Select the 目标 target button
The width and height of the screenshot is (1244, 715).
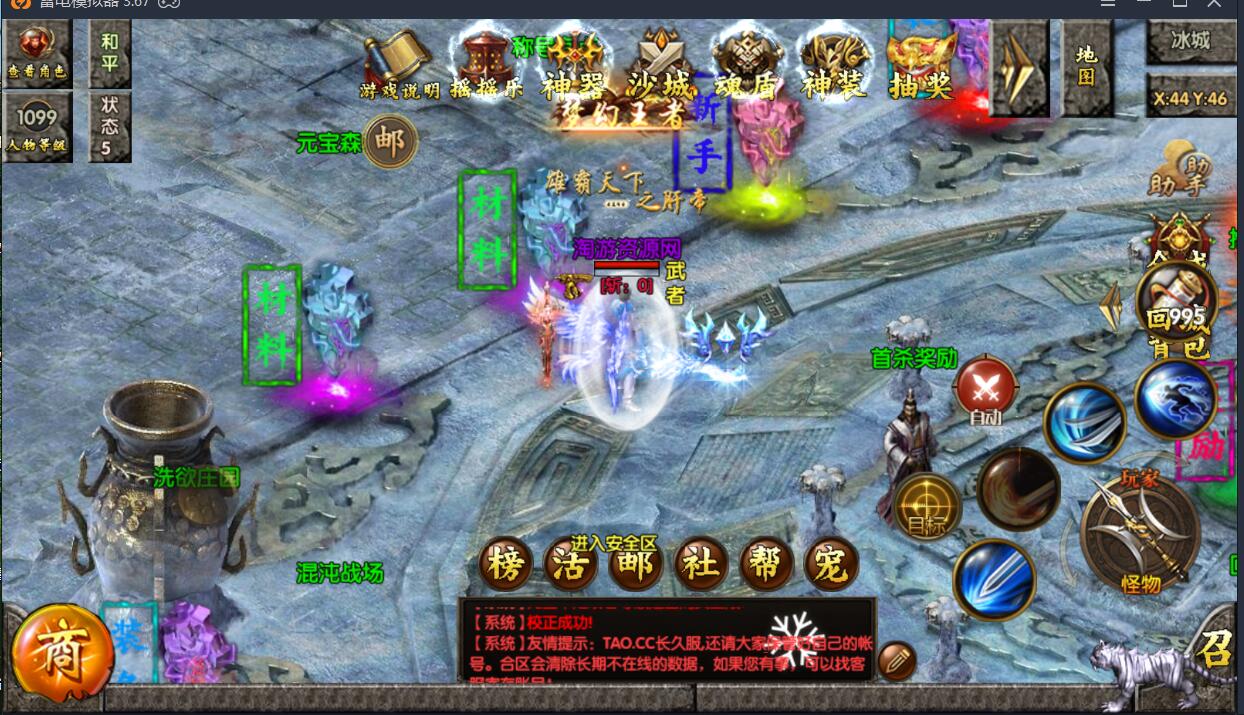pyautogui.click(x=926, y=507)
